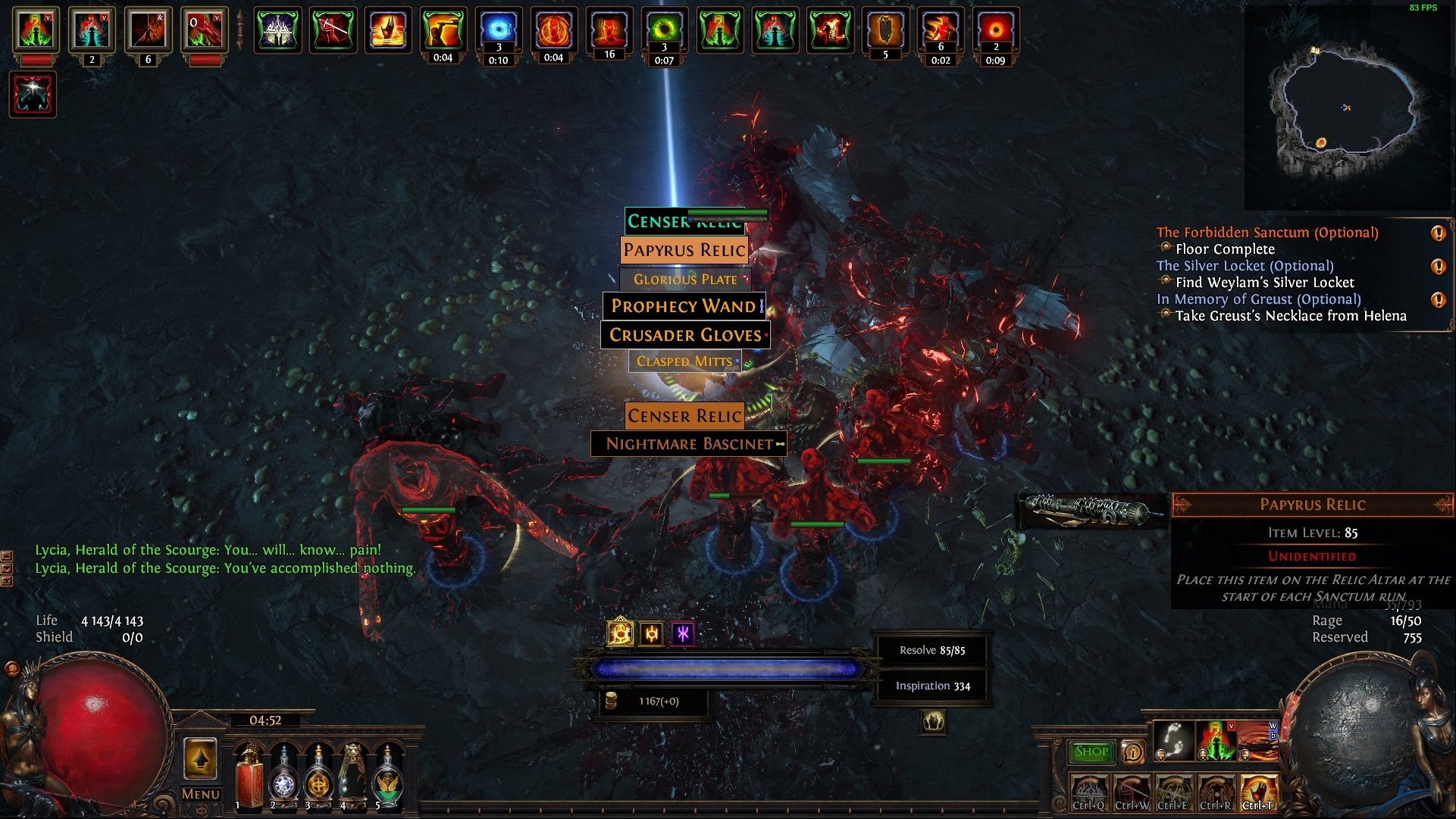
Task: Pick up the Crusader Gloves label
Action: click(x=685, y=335)
